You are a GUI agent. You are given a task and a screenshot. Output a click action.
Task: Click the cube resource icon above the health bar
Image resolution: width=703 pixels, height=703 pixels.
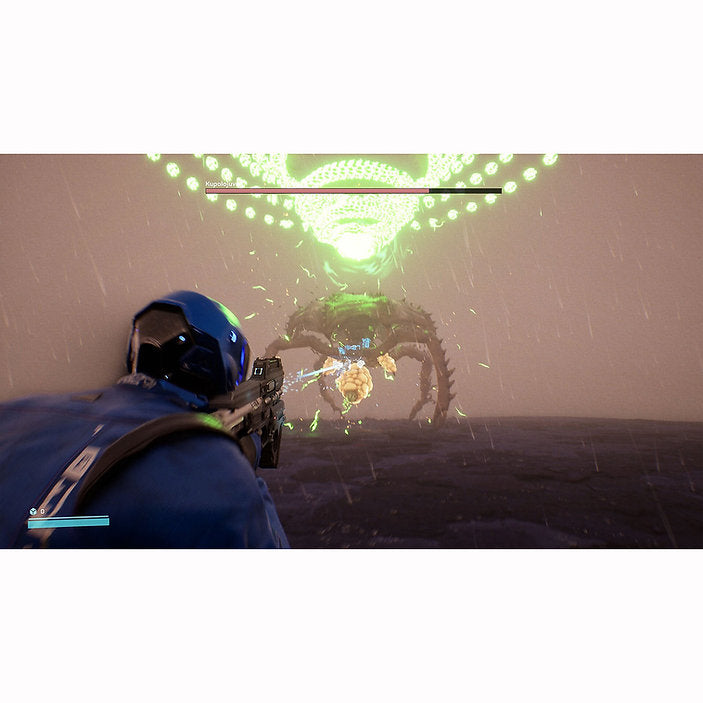click(32, 510)
